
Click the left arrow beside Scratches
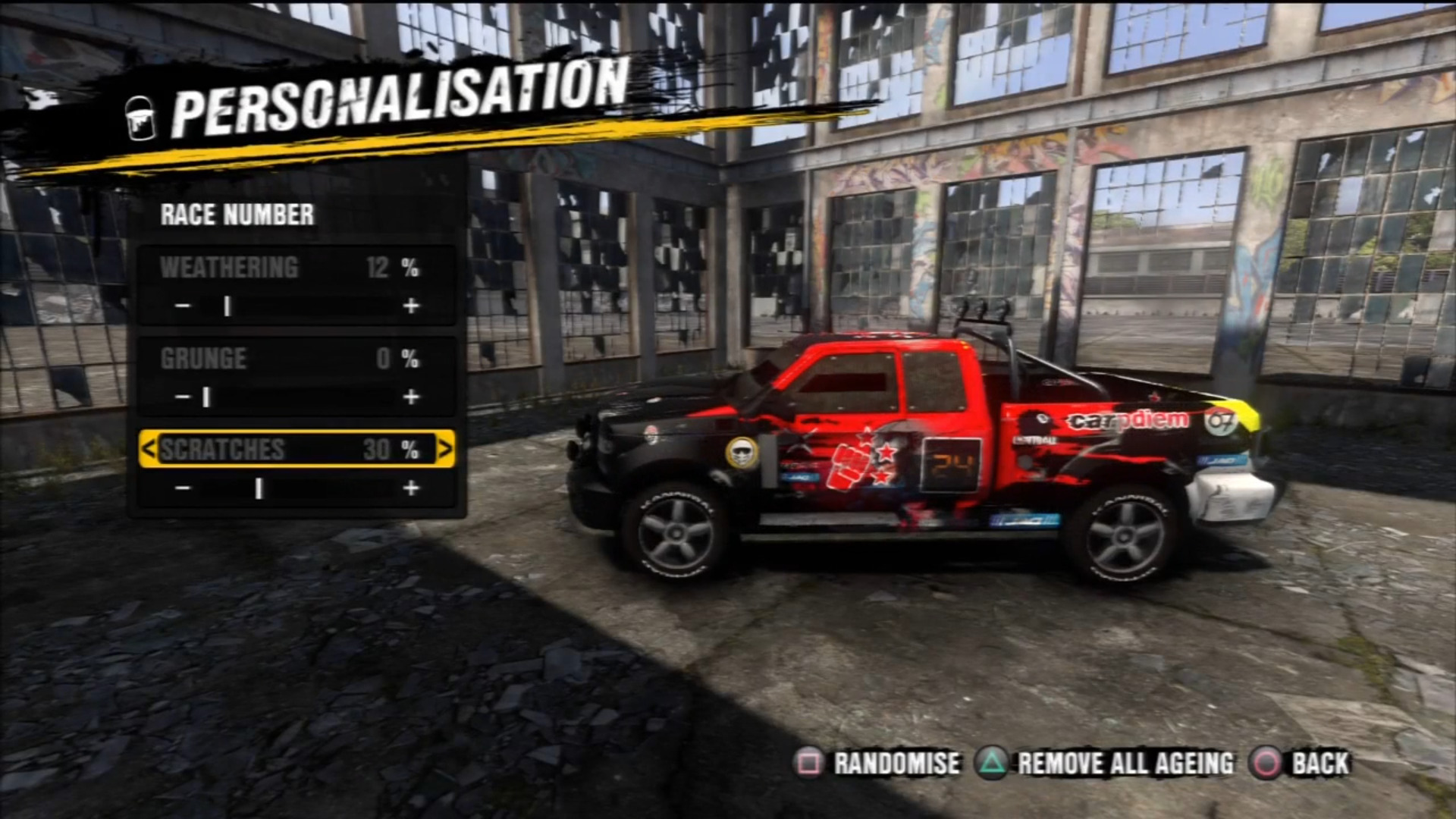(x=150, y=448)
